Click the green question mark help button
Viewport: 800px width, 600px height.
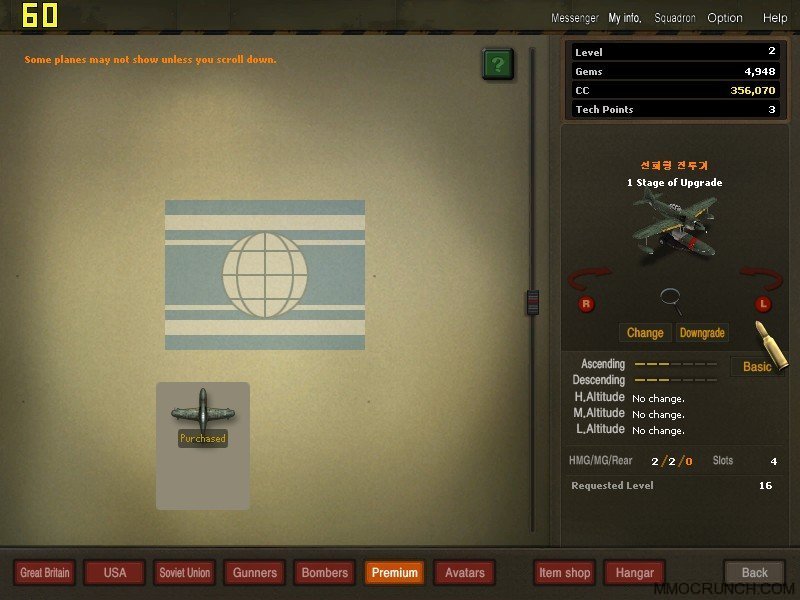point(498,65)
